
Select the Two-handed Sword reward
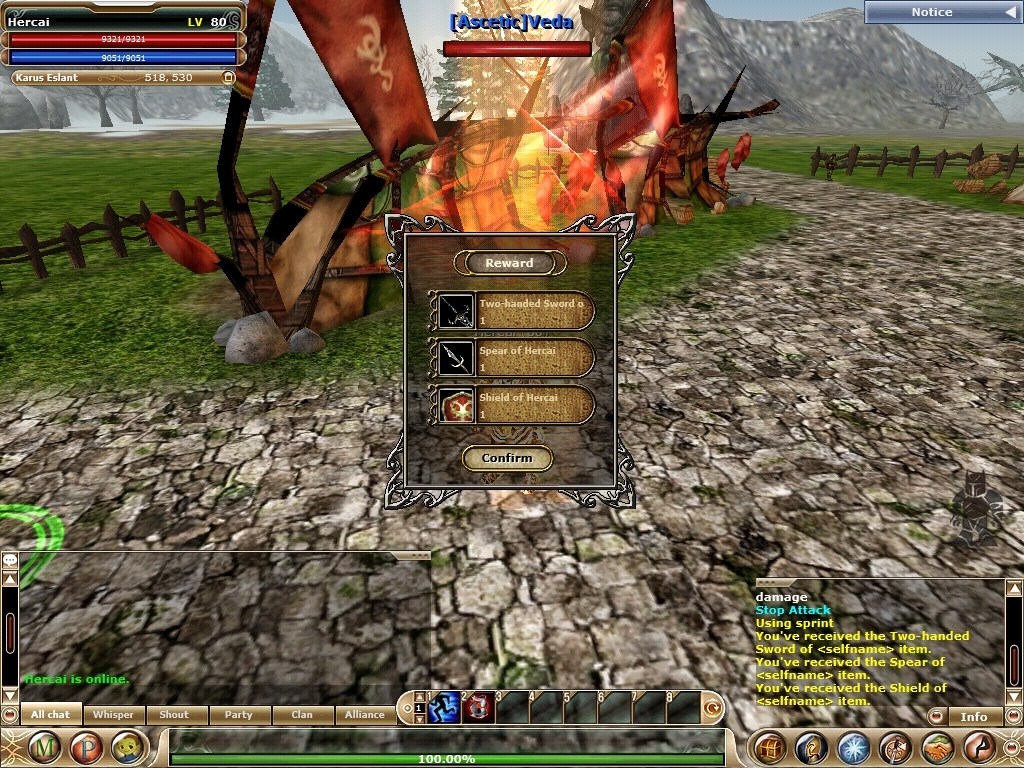512,310
